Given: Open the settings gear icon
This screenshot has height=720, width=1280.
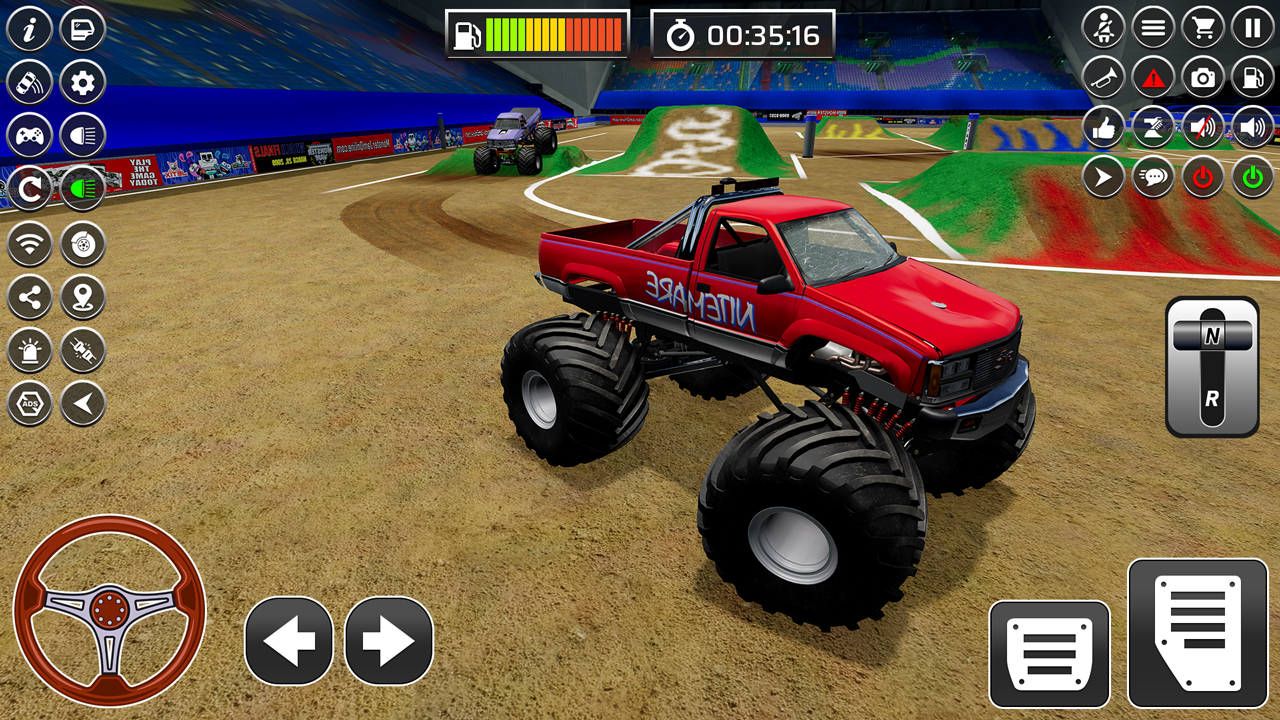Looking at the screenshot, I should pos(82,81).
